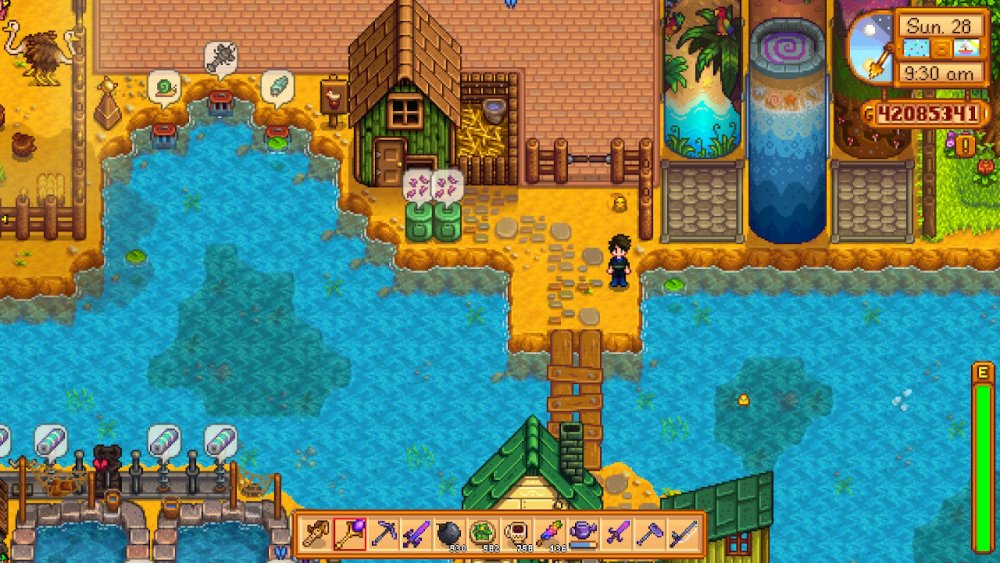Select the purple watering can

(x=584, y=534)
